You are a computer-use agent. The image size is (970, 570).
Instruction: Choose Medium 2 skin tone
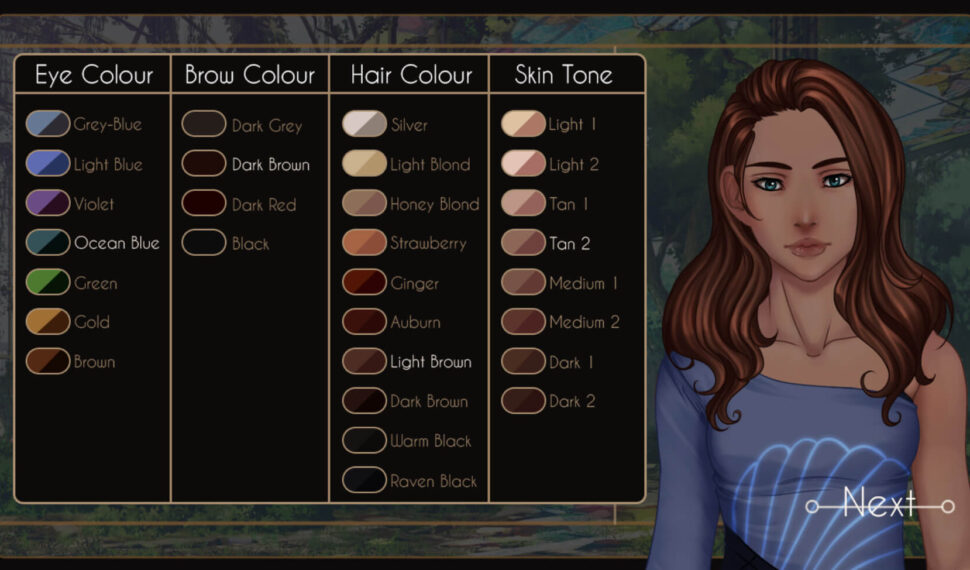point(522,322)
